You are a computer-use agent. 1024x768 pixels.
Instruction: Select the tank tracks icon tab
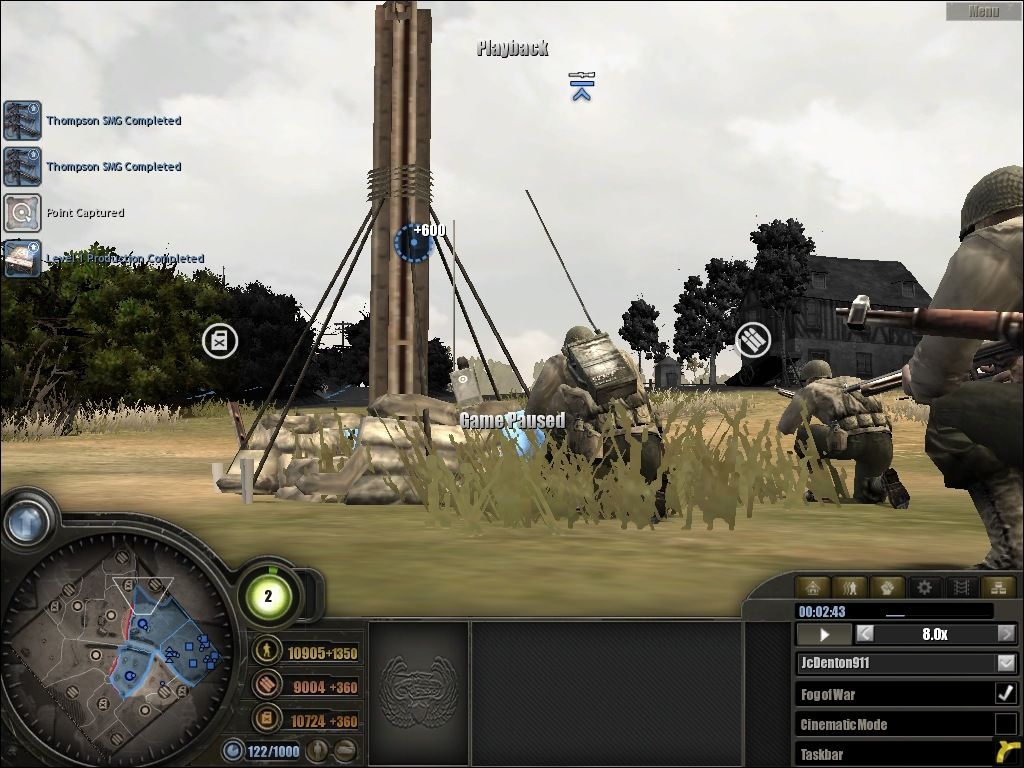[x=960, y=588]
